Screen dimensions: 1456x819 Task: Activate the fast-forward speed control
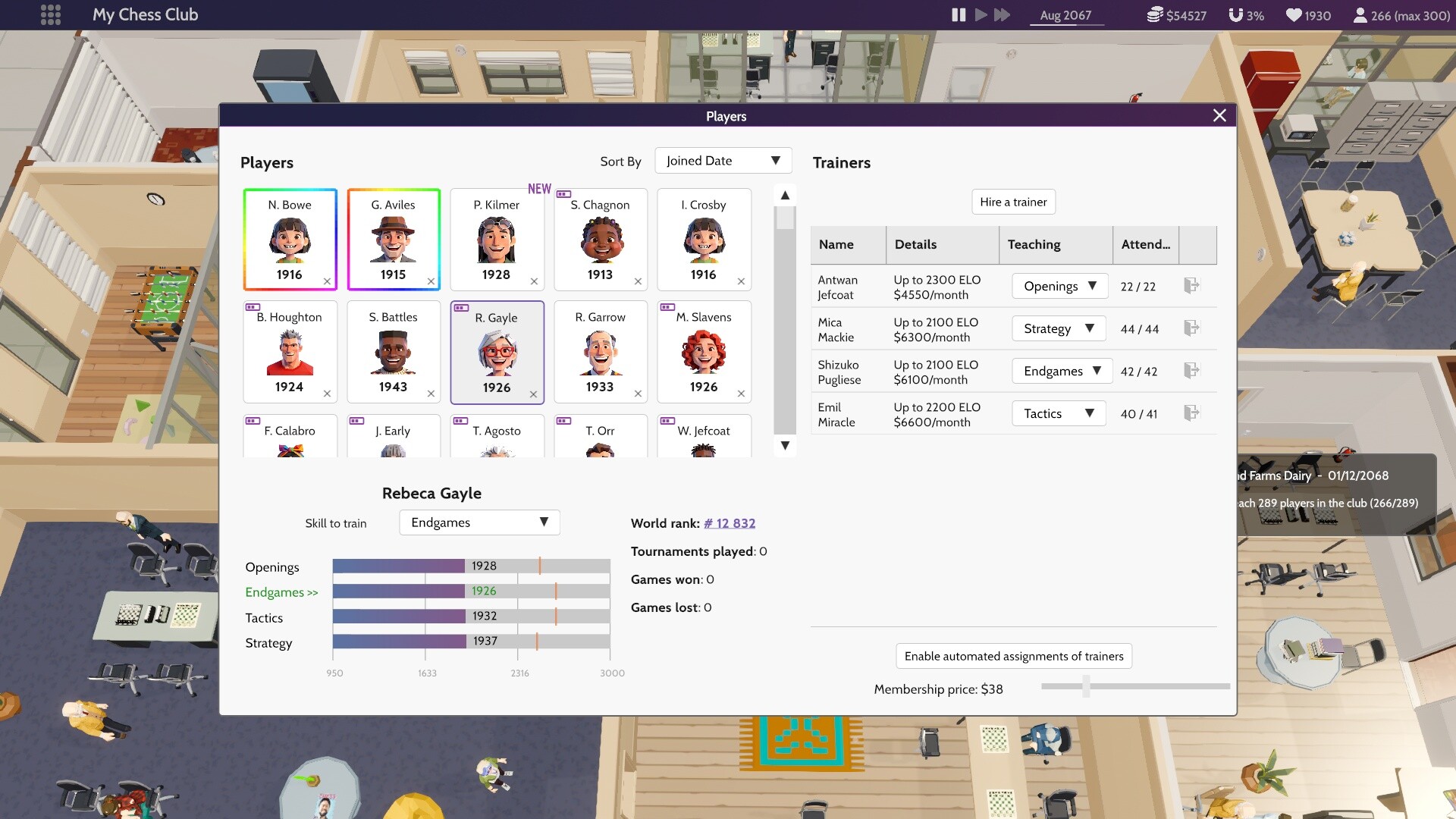tap(1003, 14)
